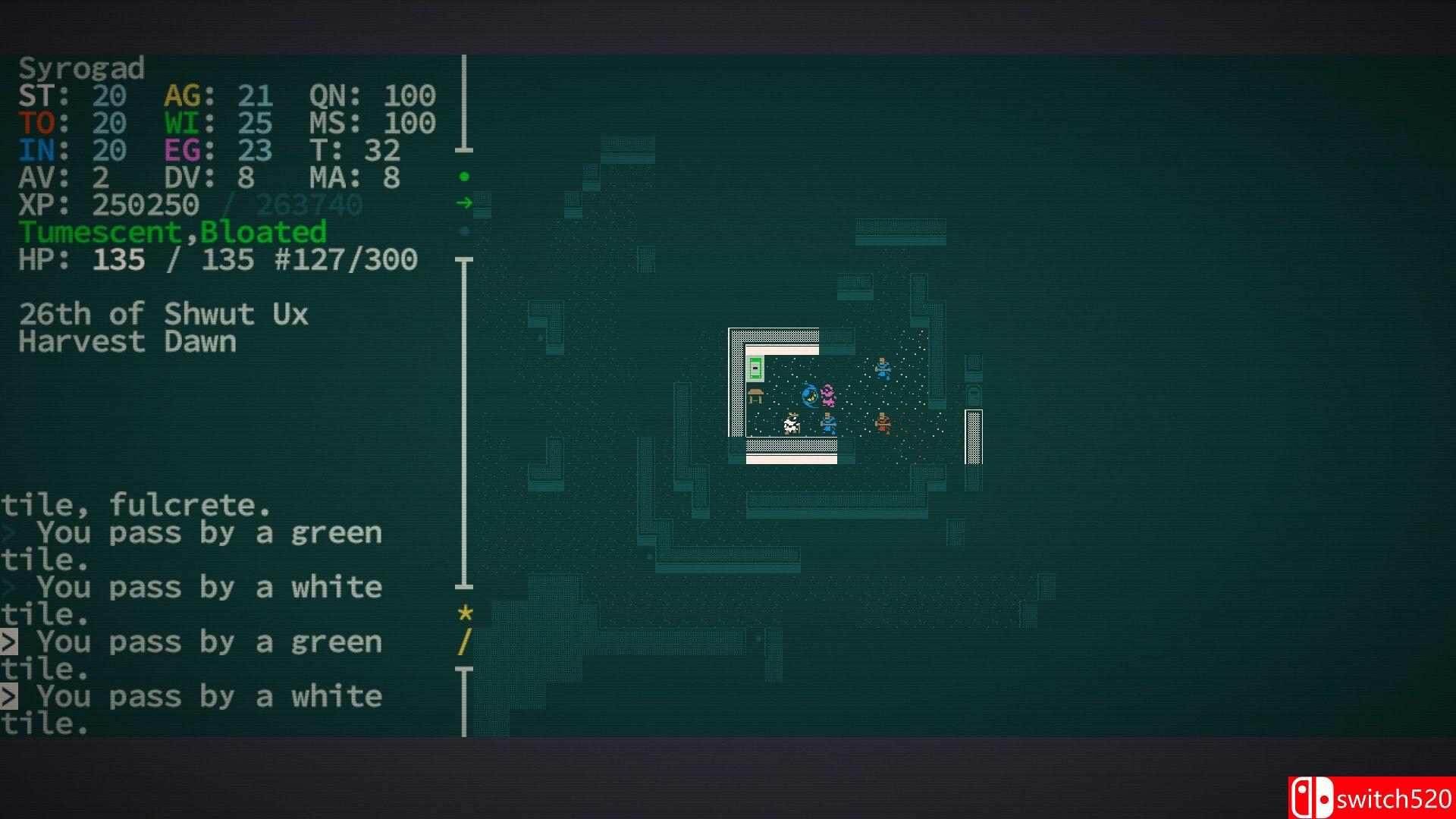The width and height of the screenshot is (1456, 819).
Task: Toggle the green status dot near the divider
Action: 465,175
